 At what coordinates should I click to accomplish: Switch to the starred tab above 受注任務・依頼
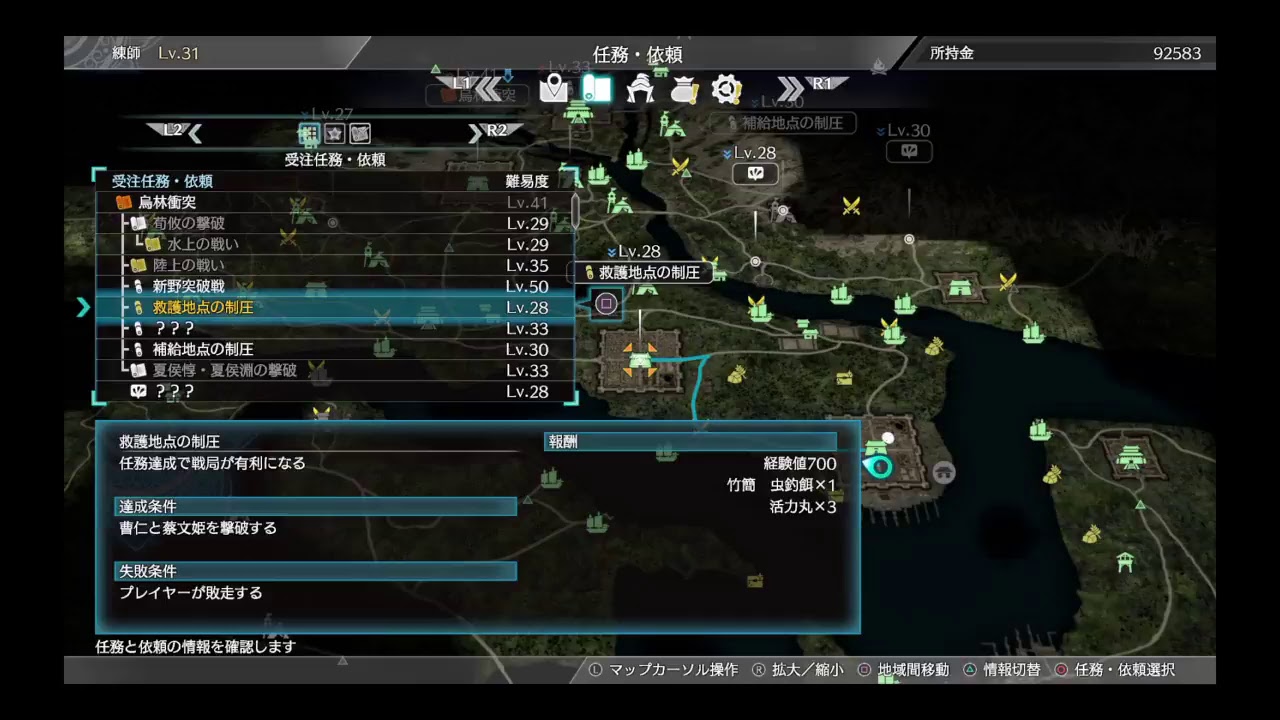click(x=336, y=133)
